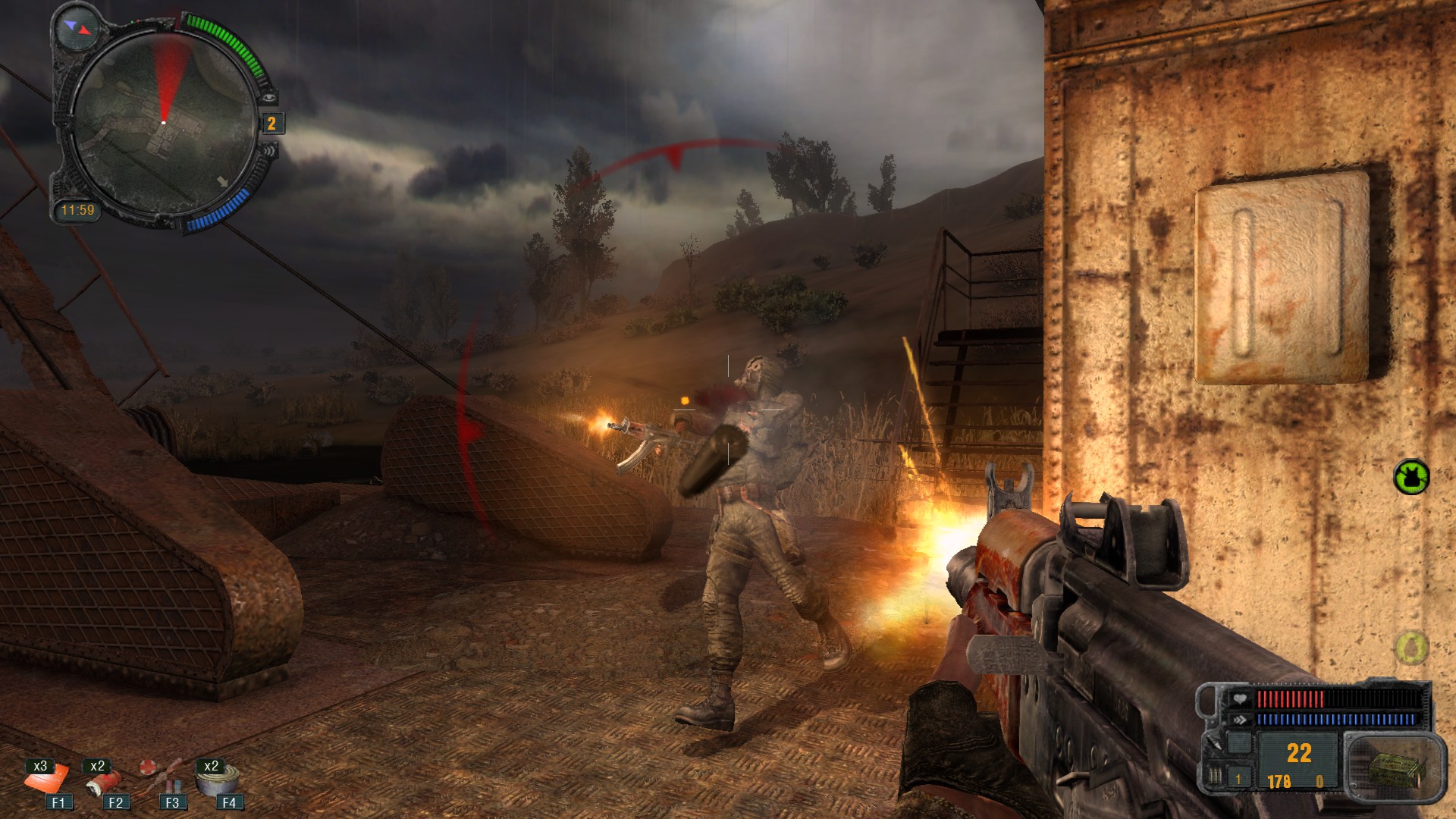Select the red energy drink quick slot

tap(104, 781)
